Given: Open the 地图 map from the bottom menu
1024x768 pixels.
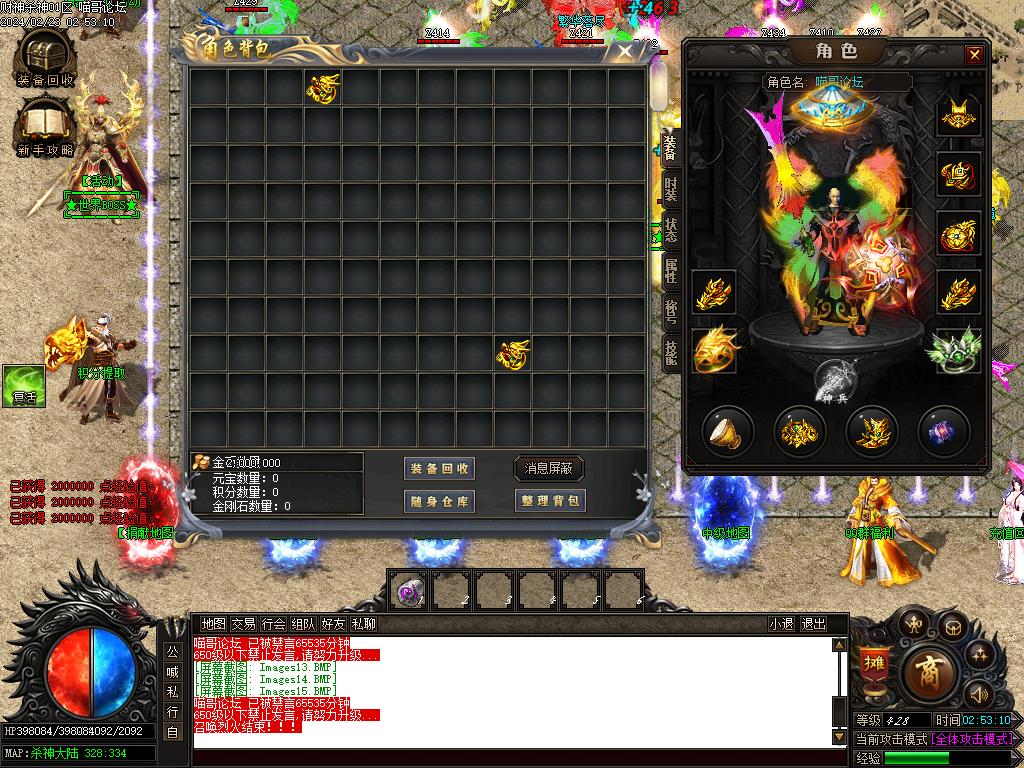Looking at the screenshot, I should coord(213,624).
